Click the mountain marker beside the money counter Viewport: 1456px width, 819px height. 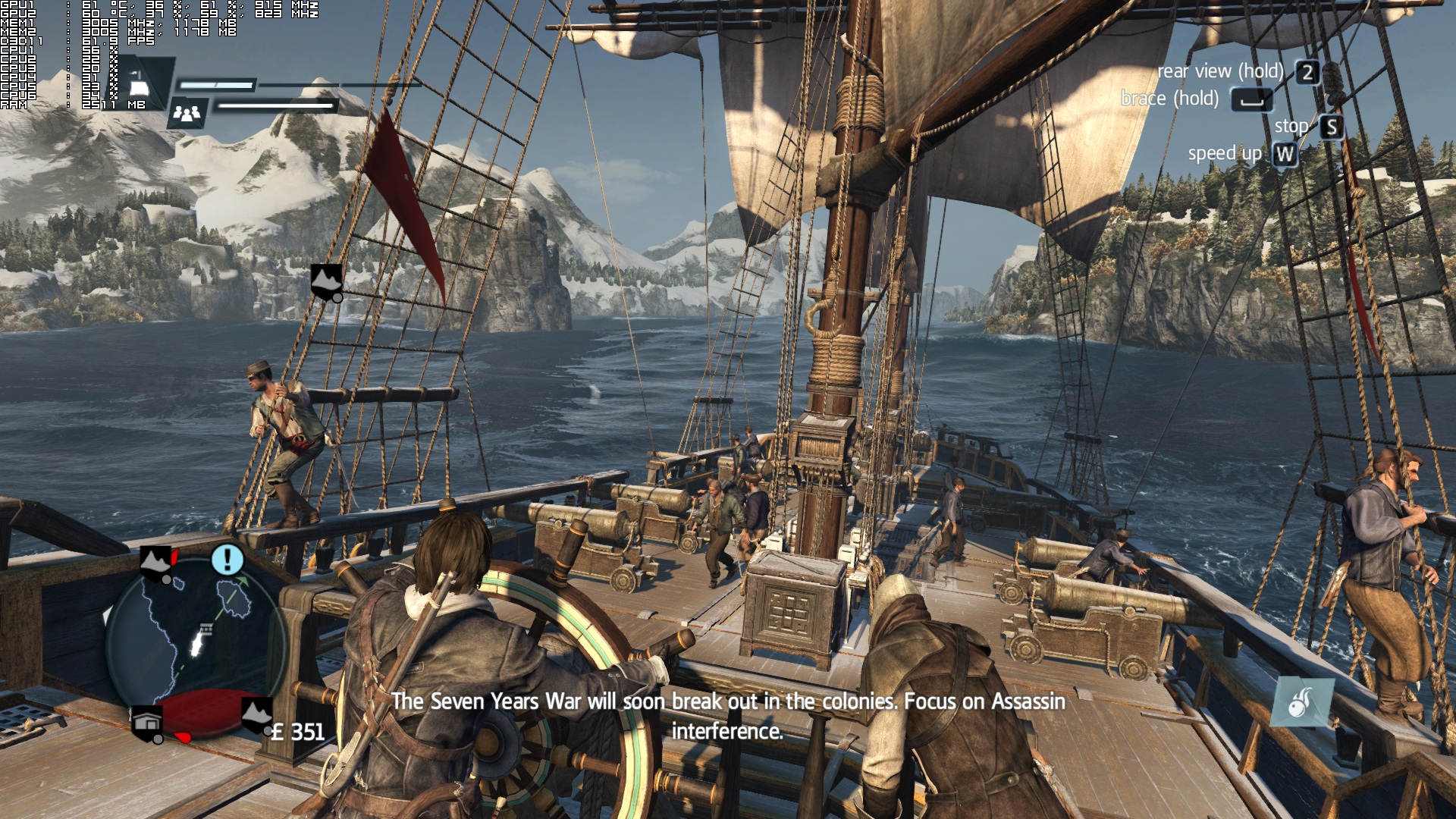tap(256, 715)
